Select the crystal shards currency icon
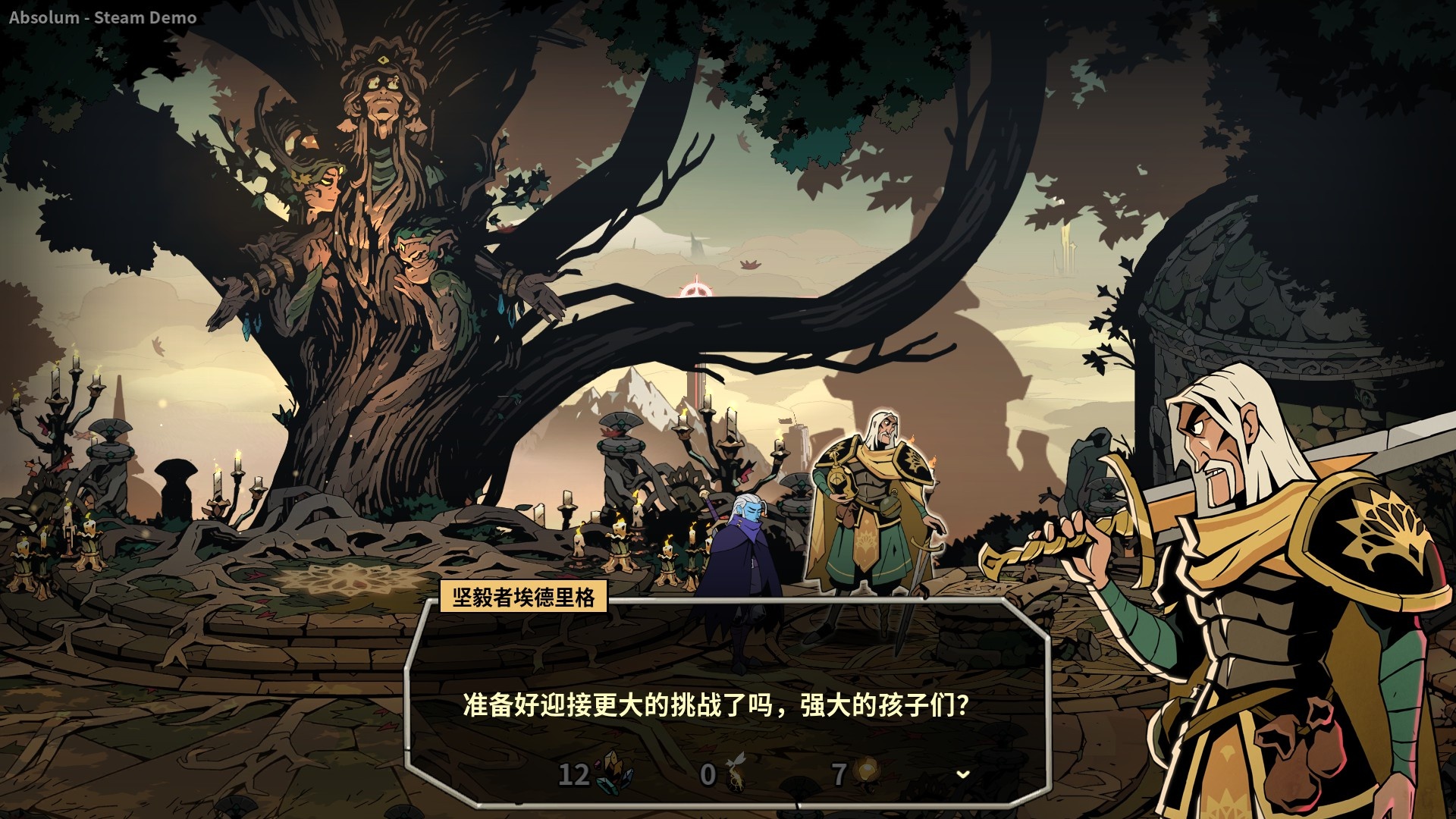1456x819 pixels. [613, 773]
